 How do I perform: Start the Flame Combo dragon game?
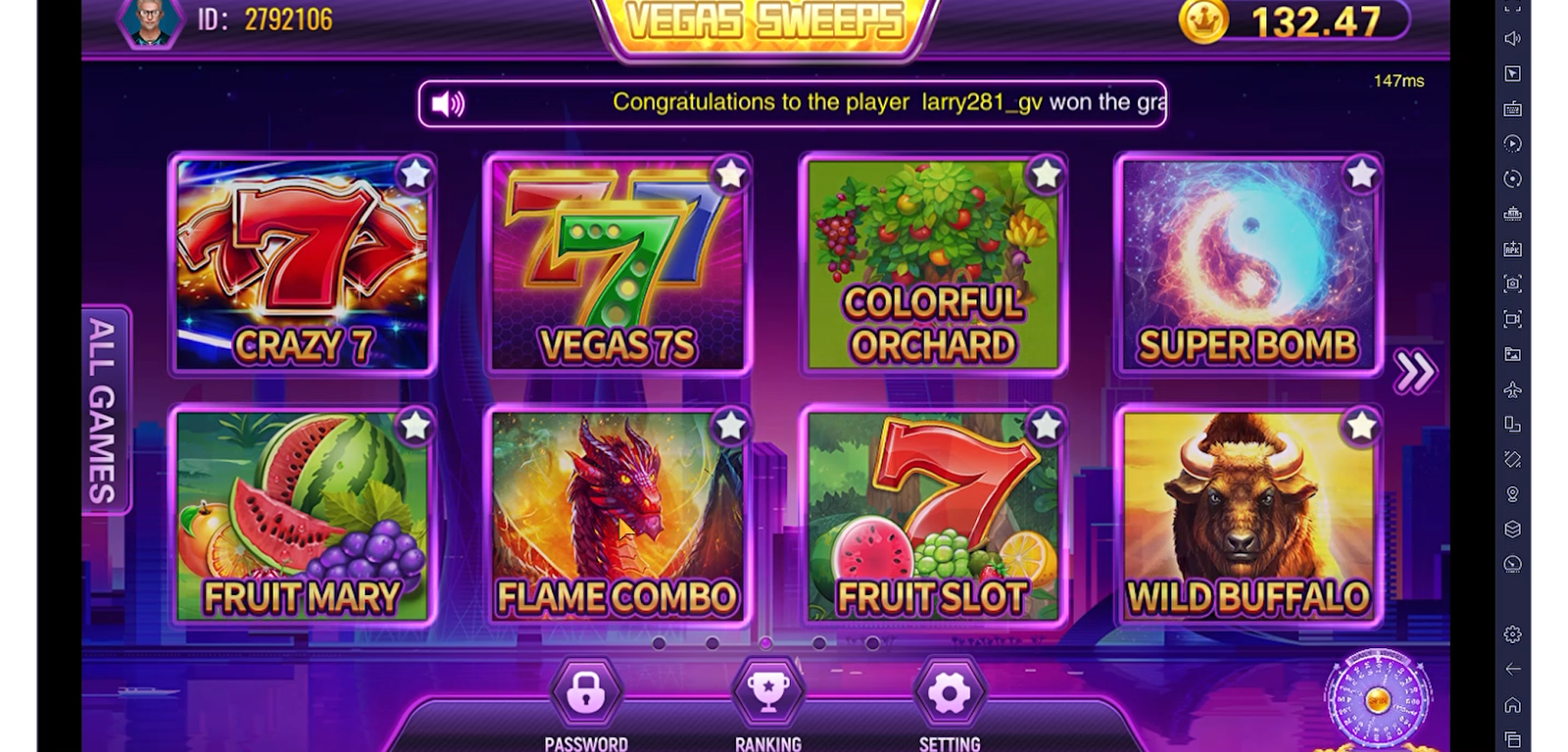[x=617, y=517]
